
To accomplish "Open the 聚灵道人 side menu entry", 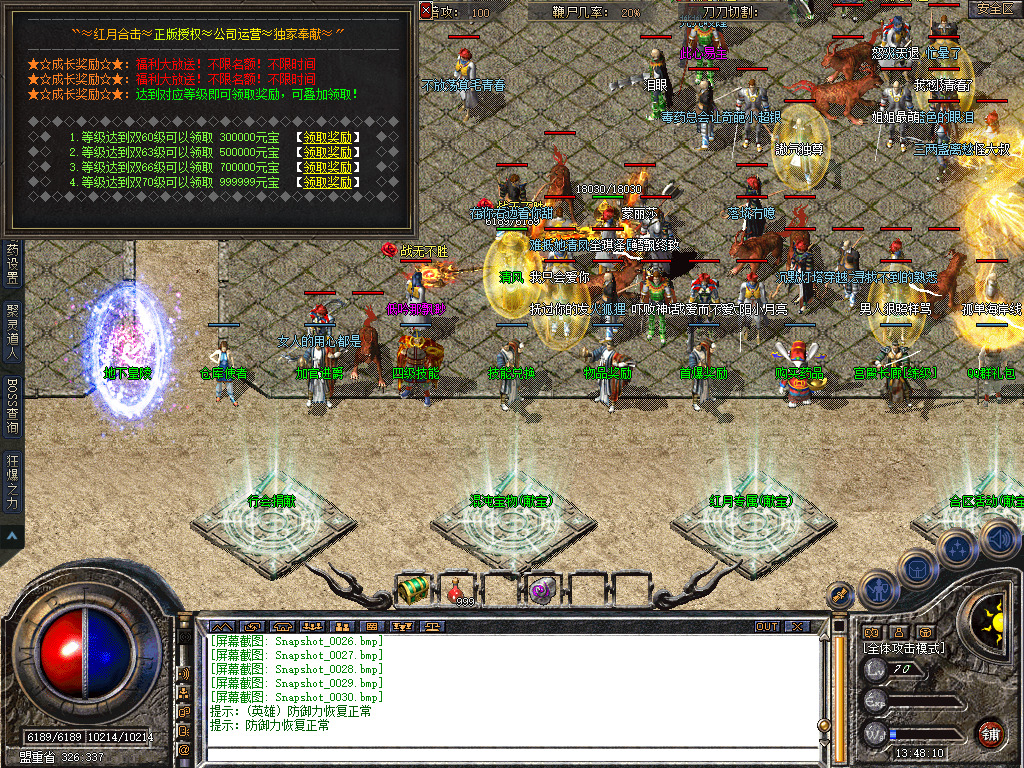I will [12, 331].
